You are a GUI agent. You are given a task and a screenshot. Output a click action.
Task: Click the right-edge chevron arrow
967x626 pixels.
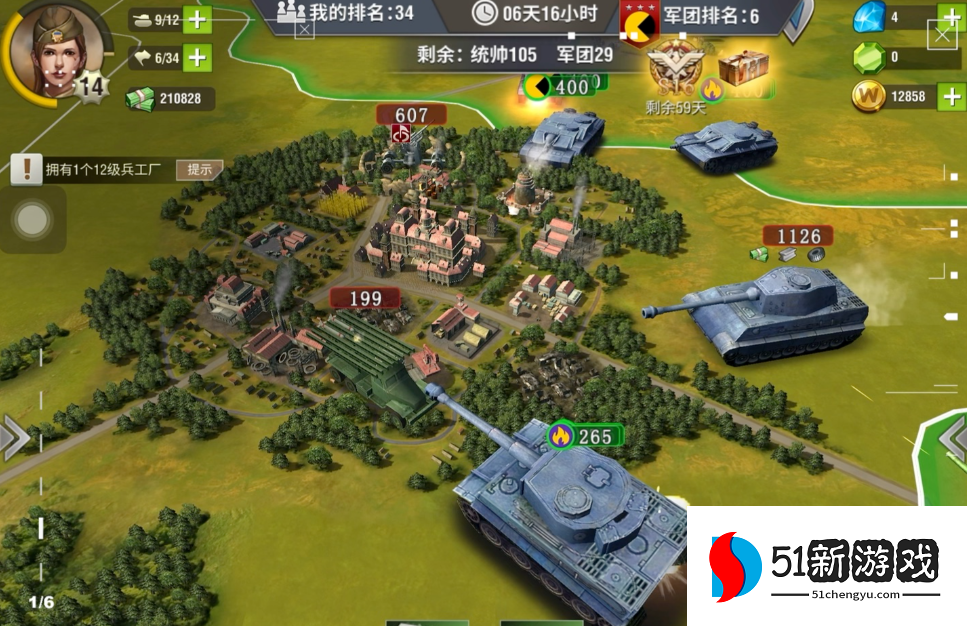pyautogui.click(x=953, y=438)
